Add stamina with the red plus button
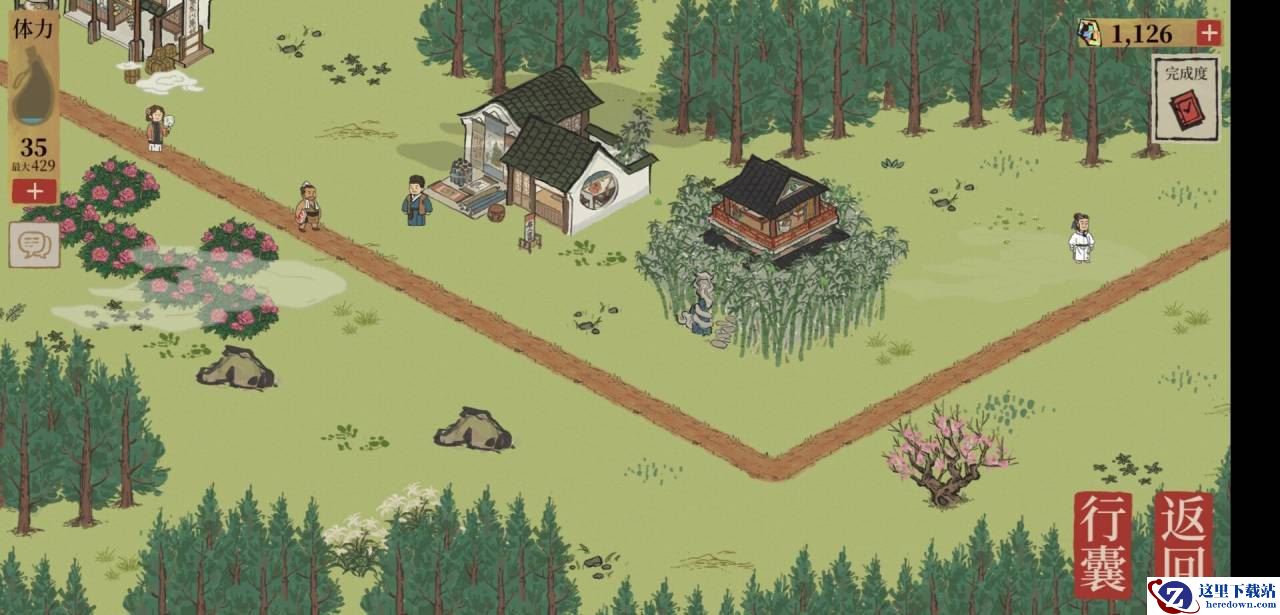This screenshot has width=1280, height=615. point(35,190)
